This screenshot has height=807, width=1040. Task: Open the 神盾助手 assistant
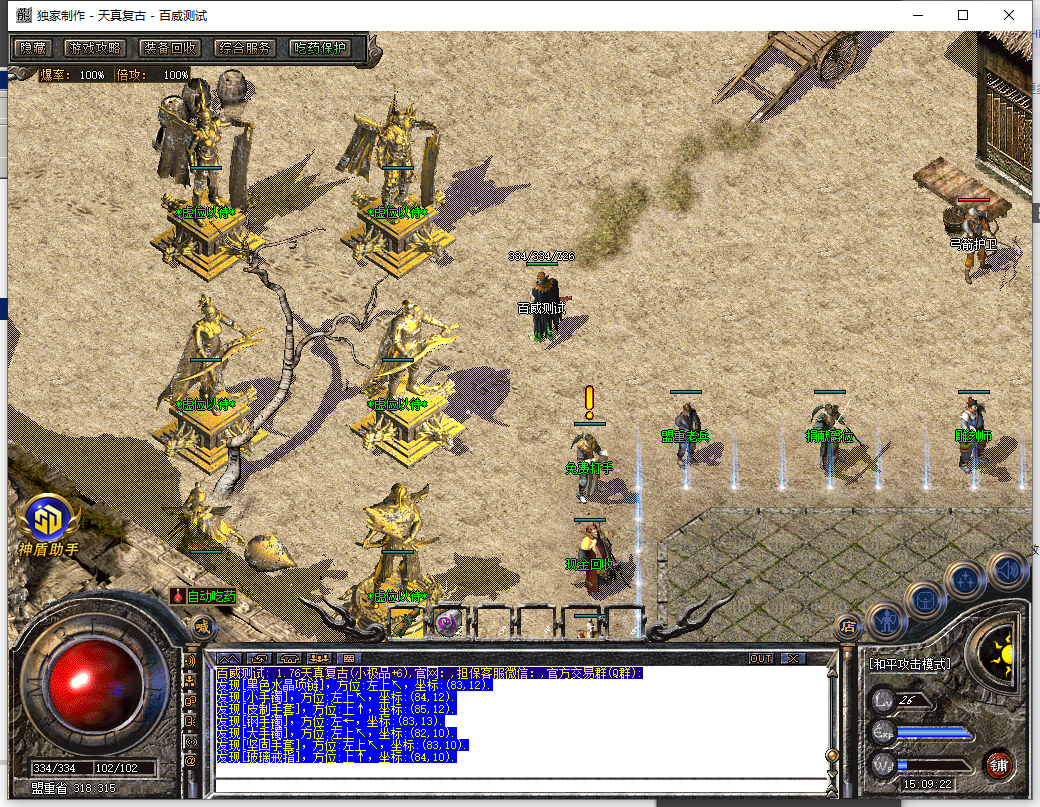(46, 524)
